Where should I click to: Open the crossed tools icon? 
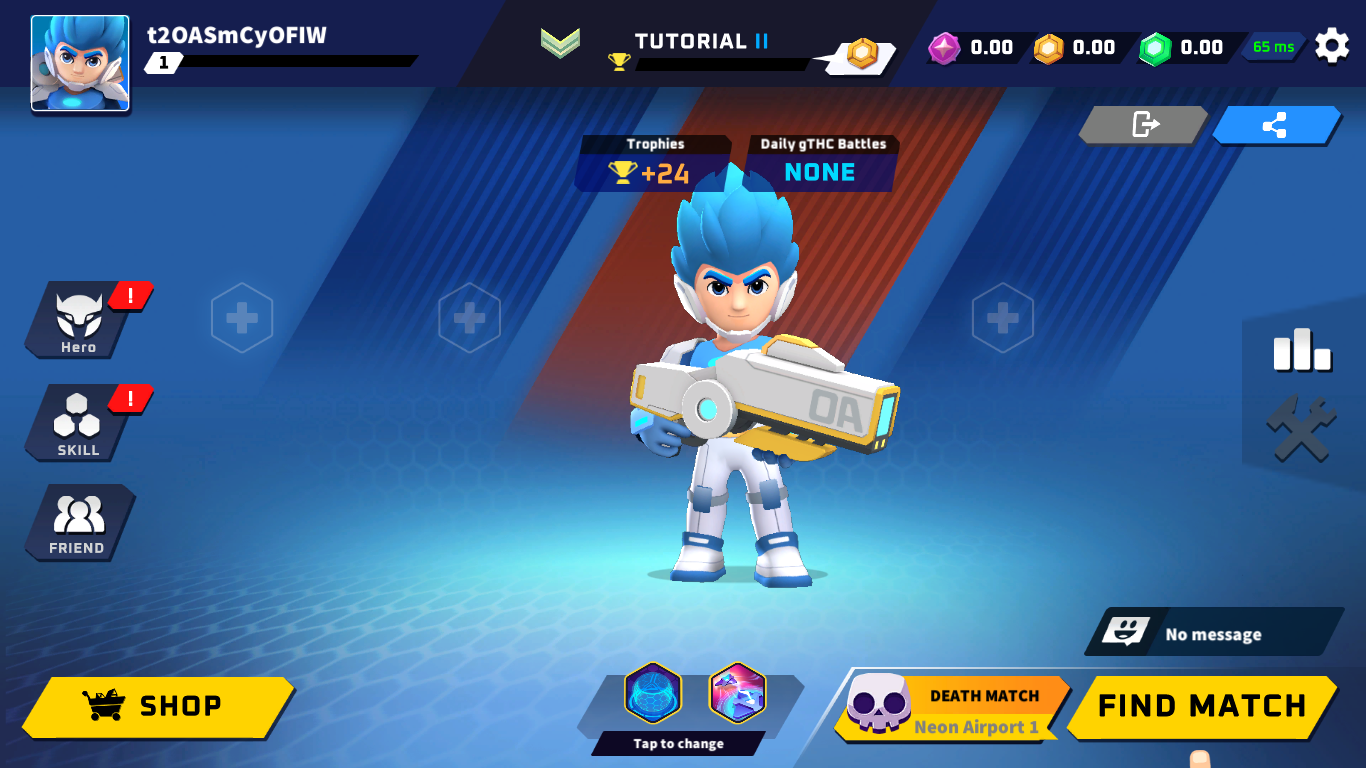pyautogui.click(x=1301, y=430)
